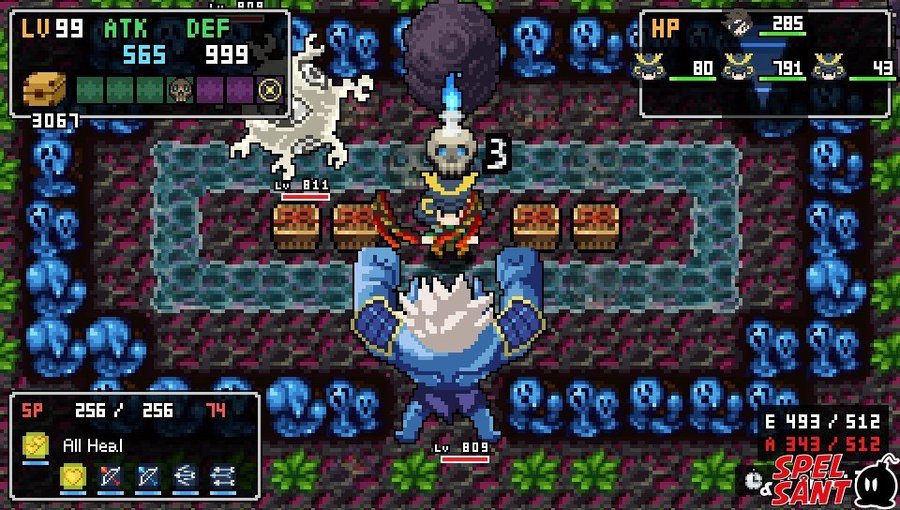Screen dimensions: 900x510
Task: Choose the triple spread arrow skill
Action: click(x=184, y=476)
